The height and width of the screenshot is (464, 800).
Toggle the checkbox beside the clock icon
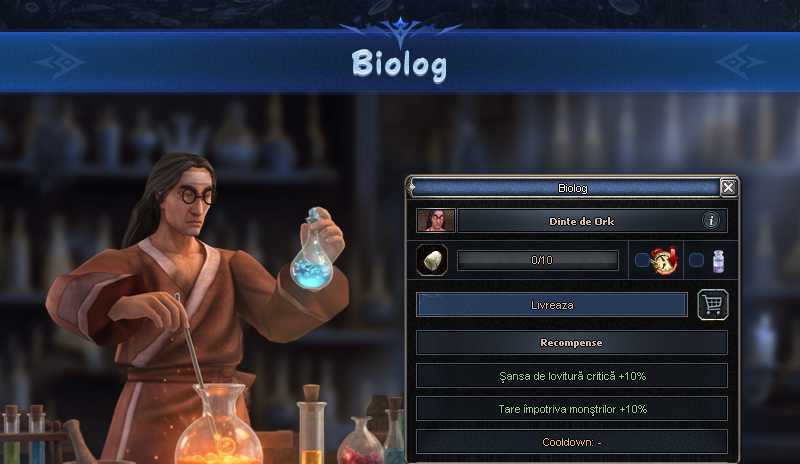pyautogui.click(x=642, y=260)
